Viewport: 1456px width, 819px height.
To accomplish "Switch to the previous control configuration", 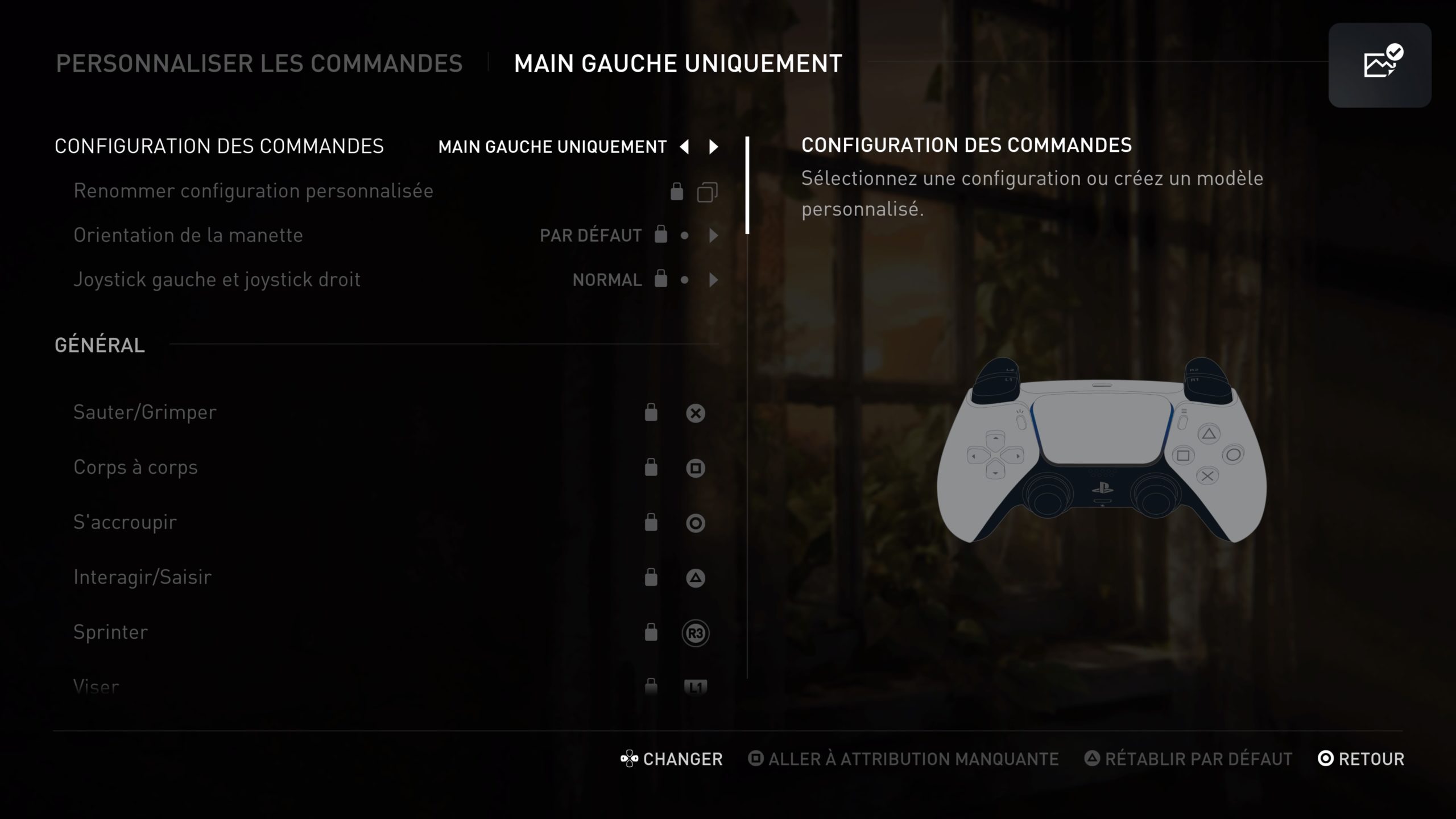I will 684,147.
